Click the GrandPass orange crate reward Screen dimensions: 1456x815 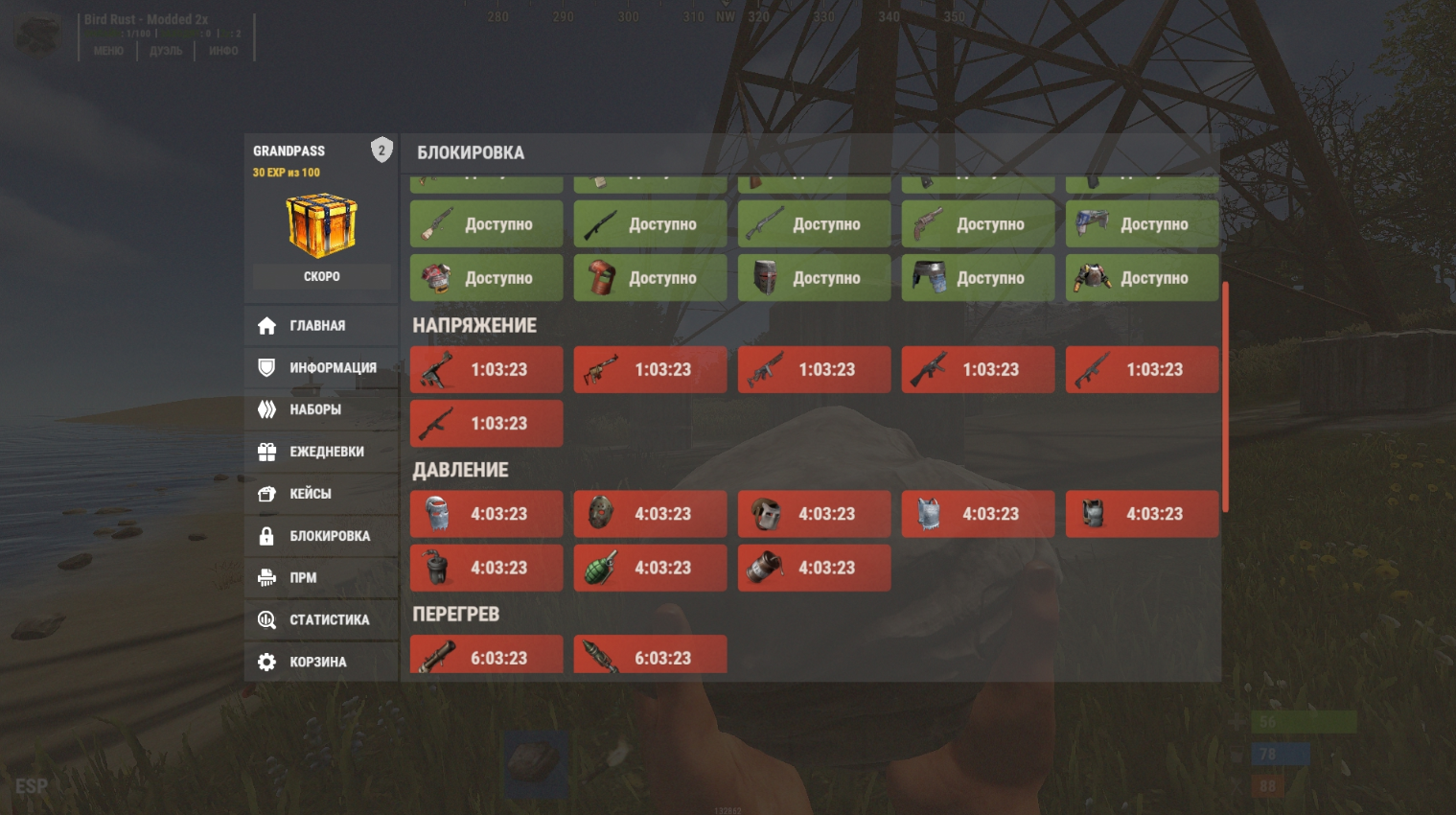click(322, 225)
